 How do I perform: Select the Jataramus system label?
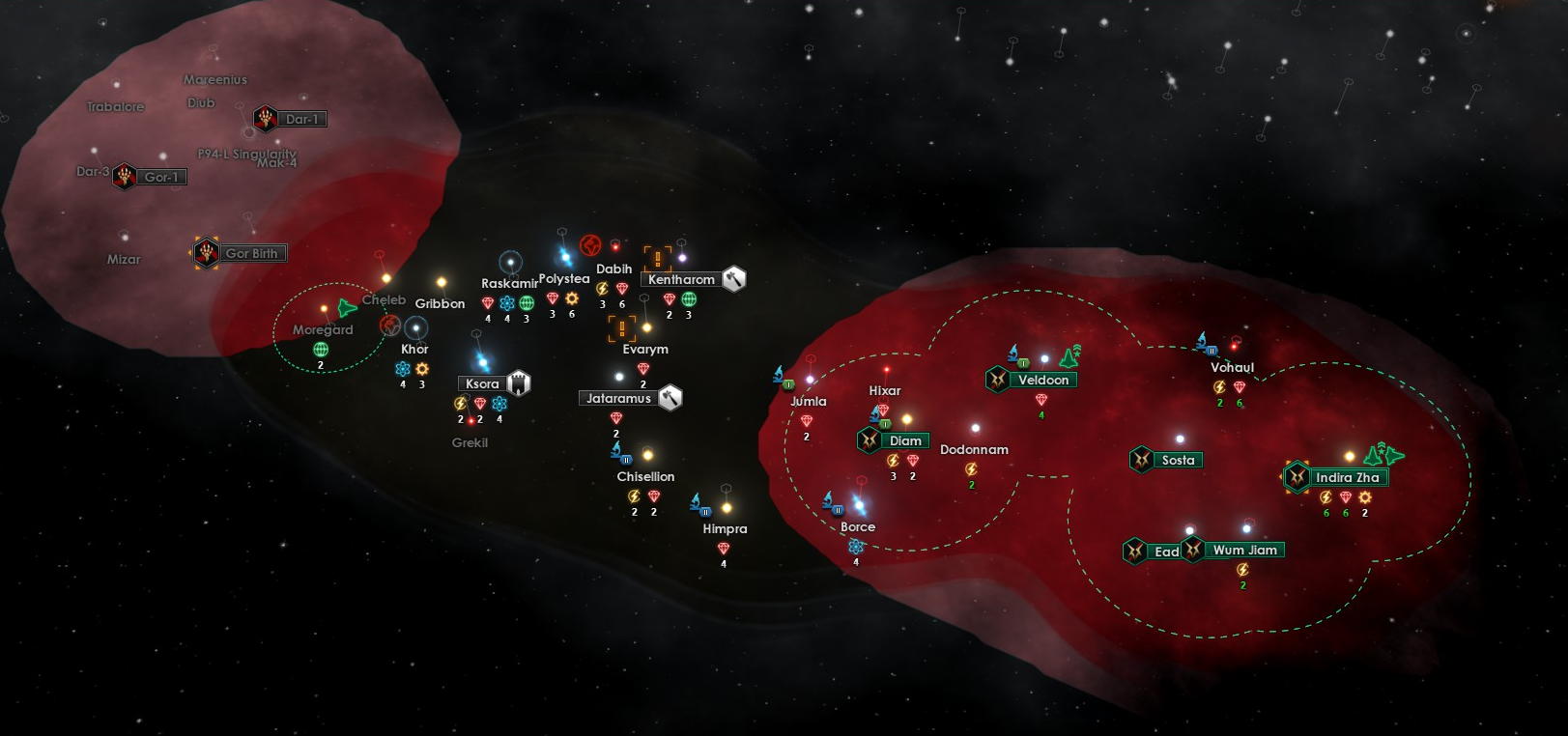point(618,398)
